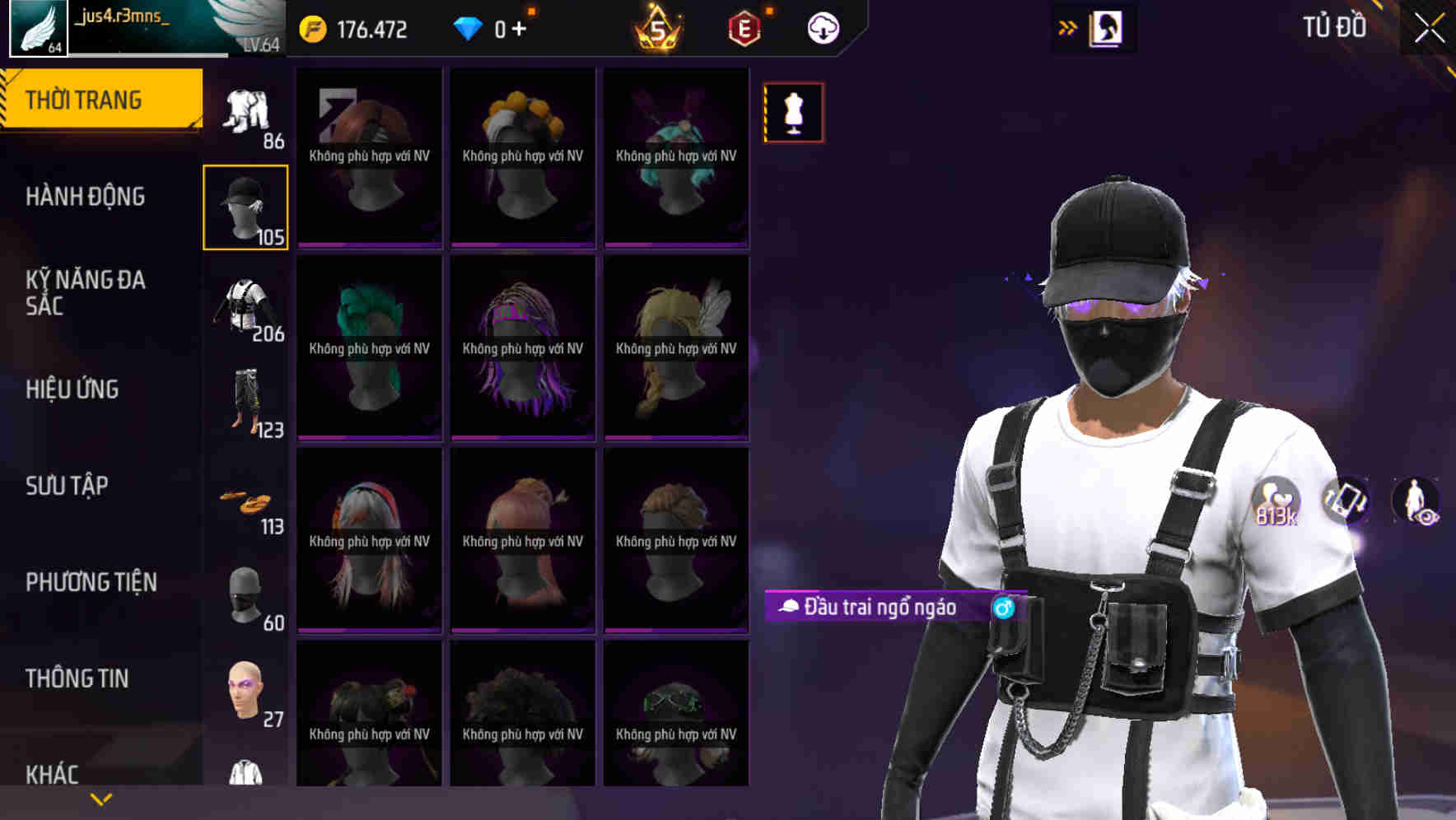Expand more categories with the bottom down arrow
Screen dimensions: 1456x820
point(100,799)
